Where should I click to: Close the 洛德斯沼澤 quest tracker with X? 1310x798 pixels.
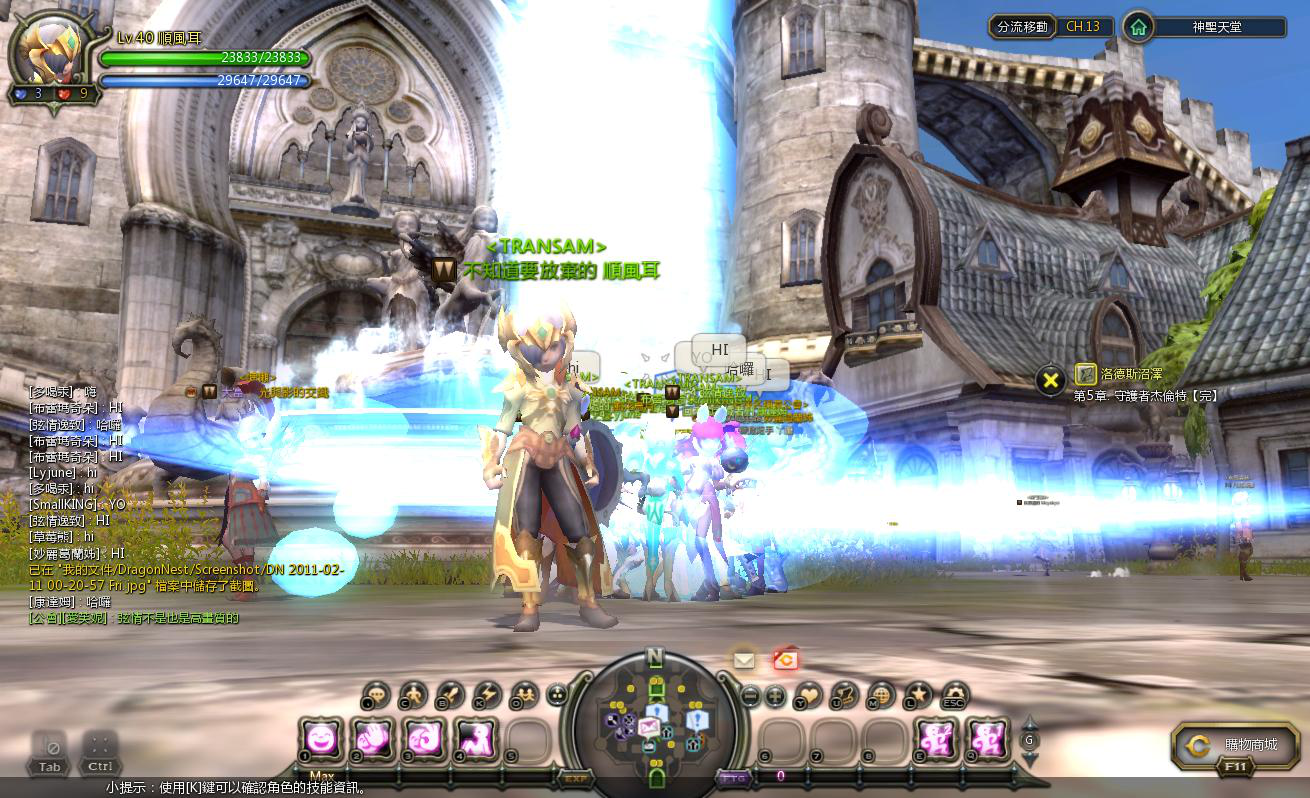[1050, 380]
